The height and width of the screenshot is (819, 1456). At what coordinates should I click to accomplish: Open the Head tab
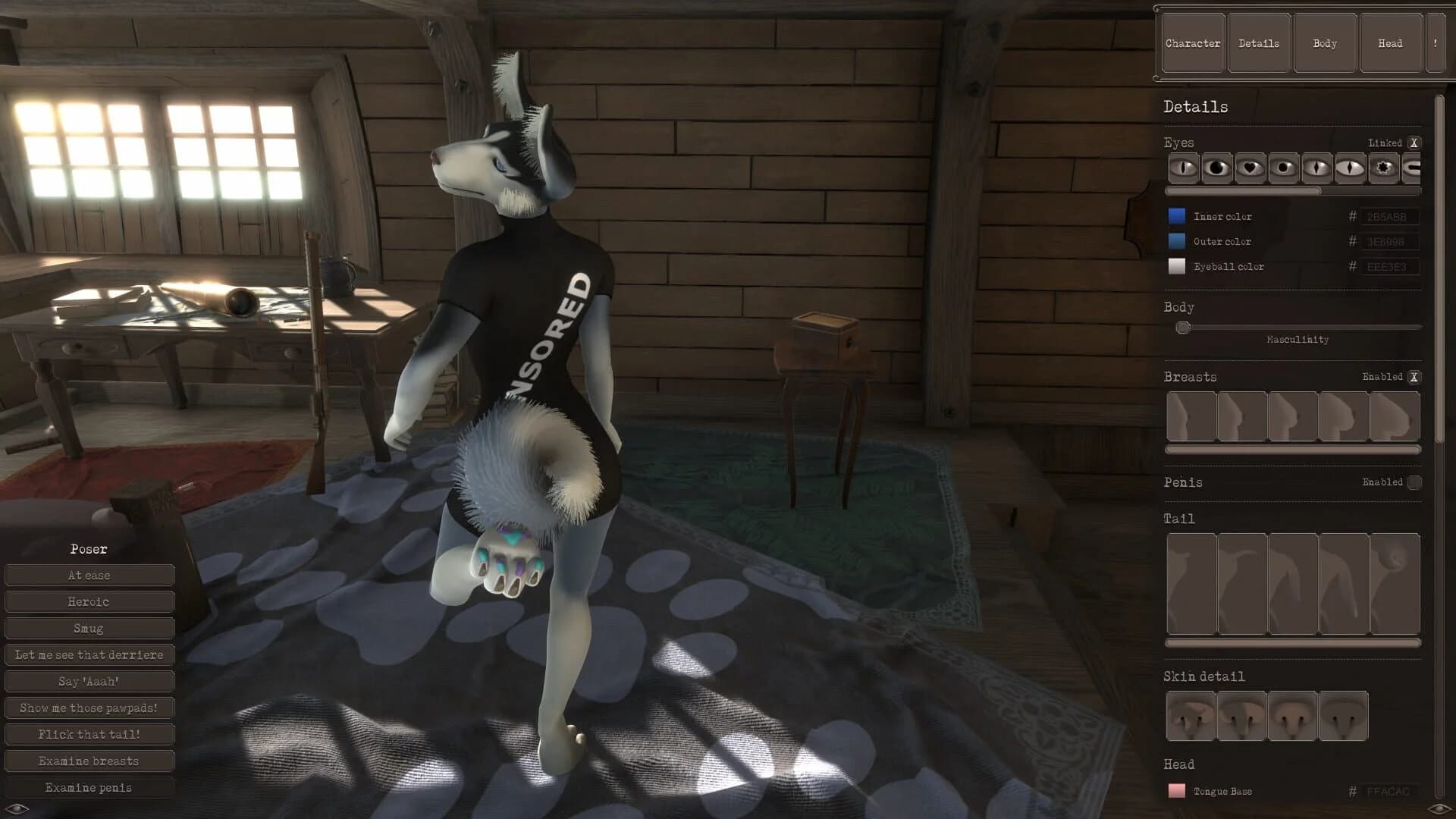[x=1390, y=42]
